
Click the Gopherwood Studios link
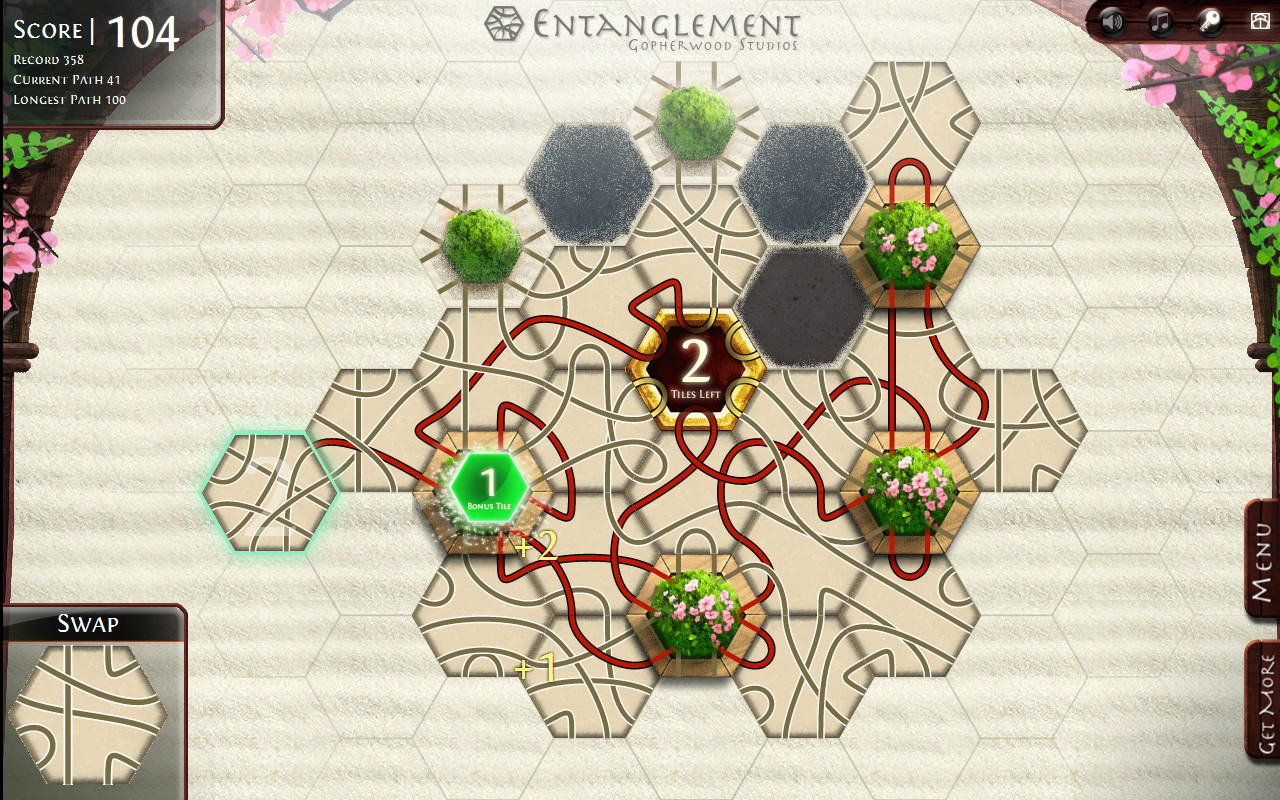click(x=712, y=44)
